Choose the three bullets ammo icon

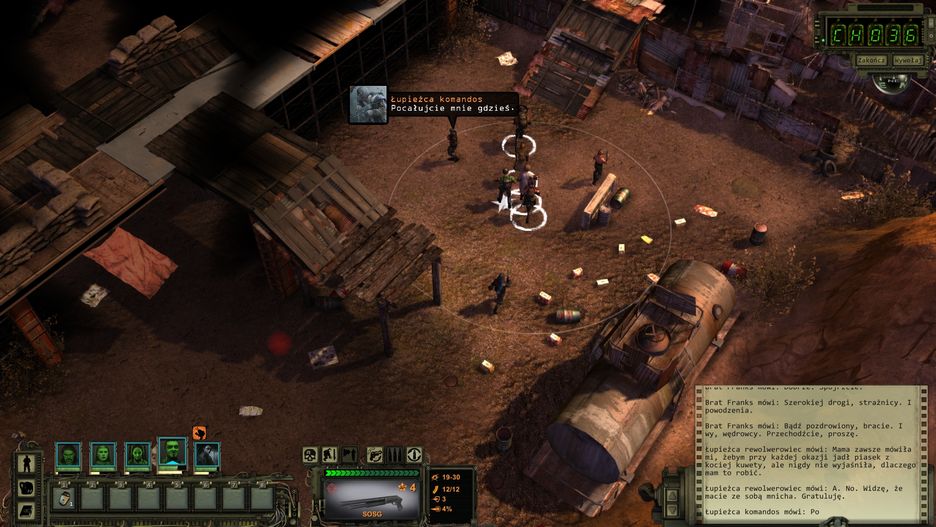click(x=395, y=455)
